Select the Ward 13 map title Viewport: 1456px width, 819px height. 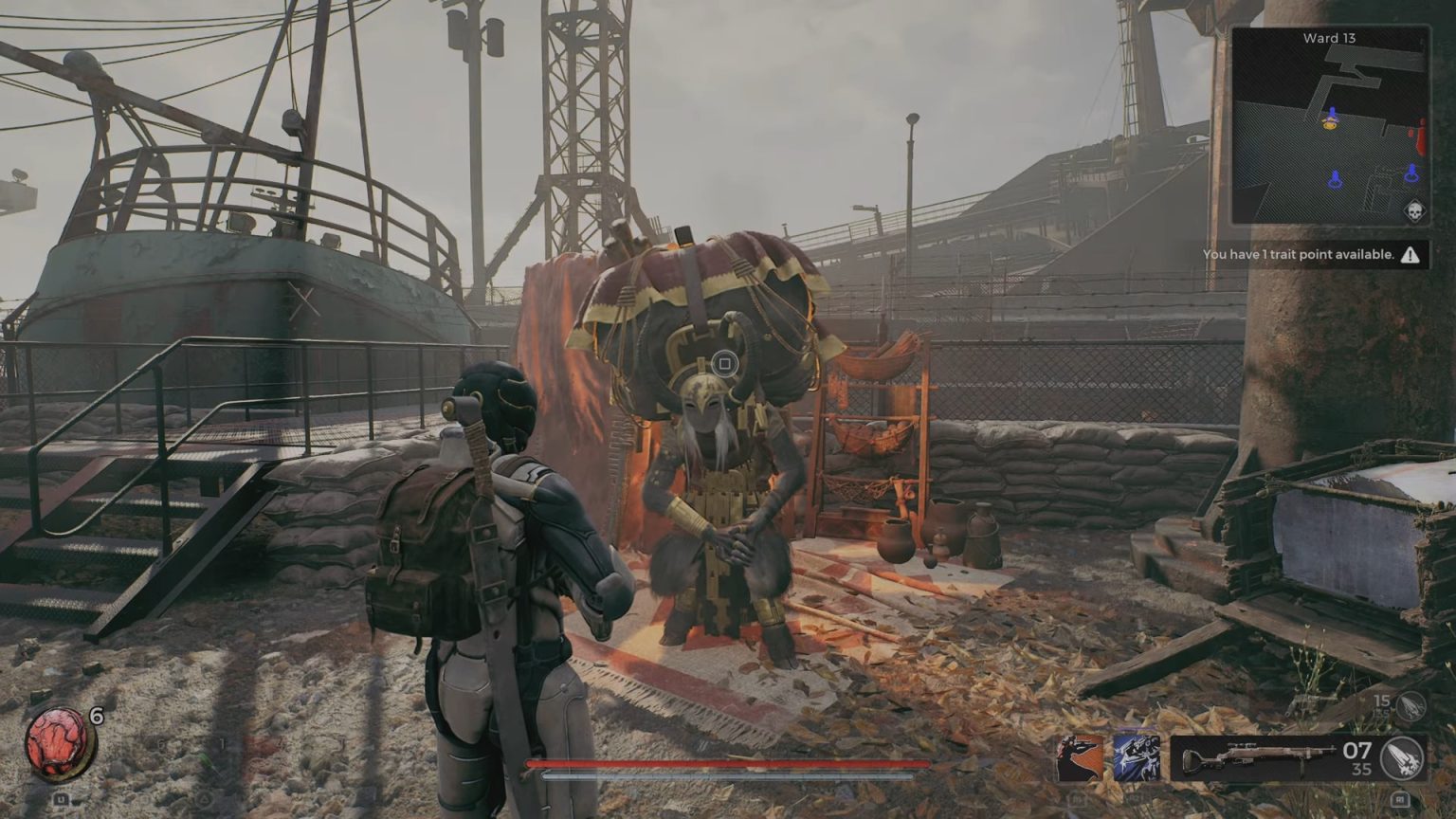(x=1329, y=38)
